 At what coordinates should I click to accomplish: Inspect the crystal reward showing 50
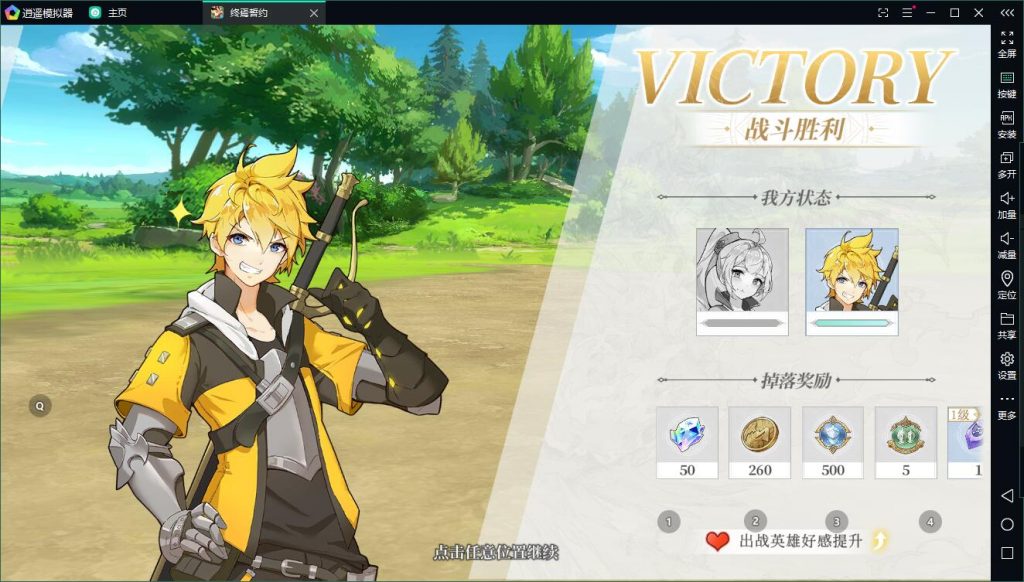click(687, 441)
